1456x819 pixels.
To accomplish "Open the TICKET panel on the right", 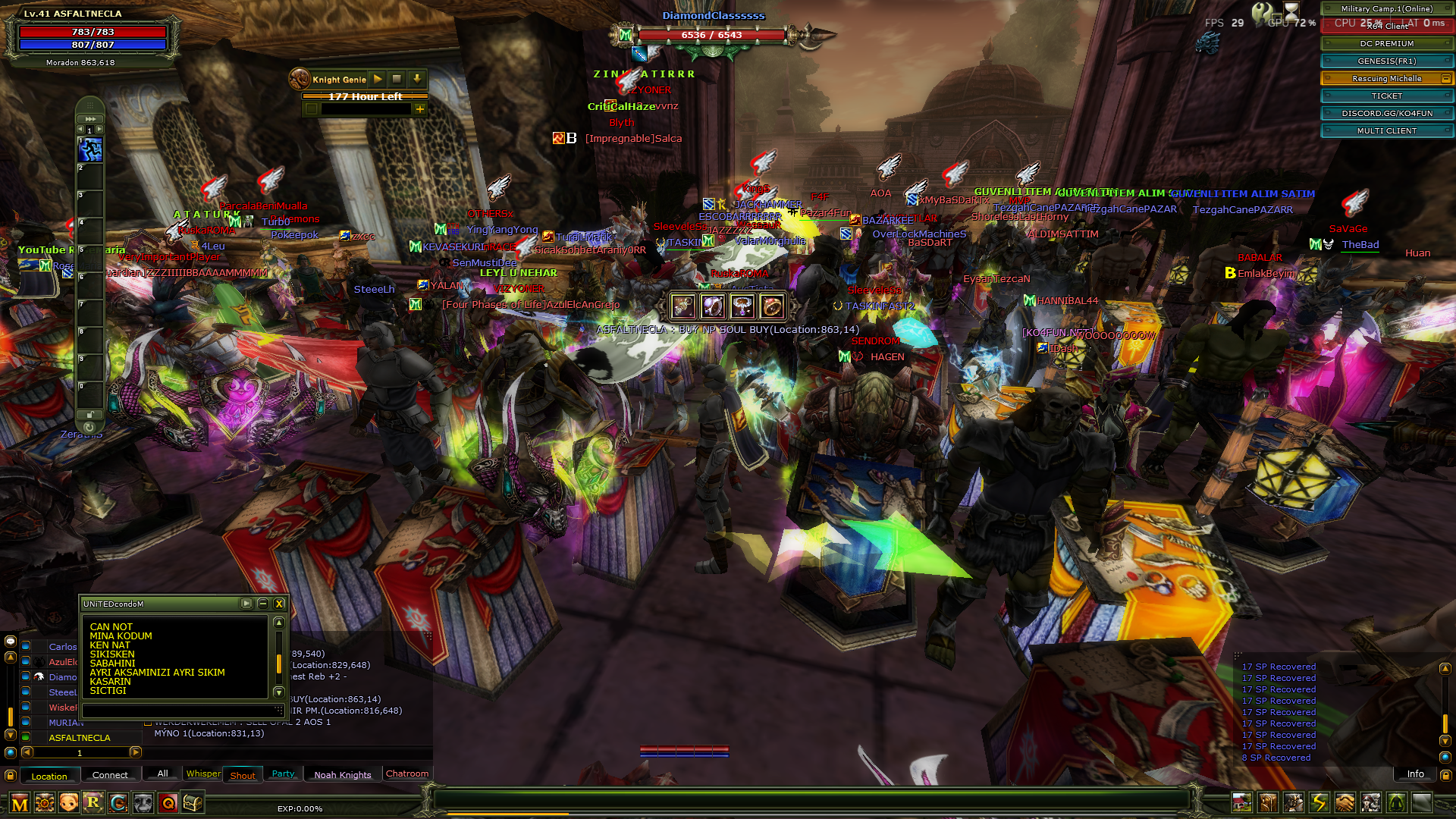I will [x=1386, y=96].
